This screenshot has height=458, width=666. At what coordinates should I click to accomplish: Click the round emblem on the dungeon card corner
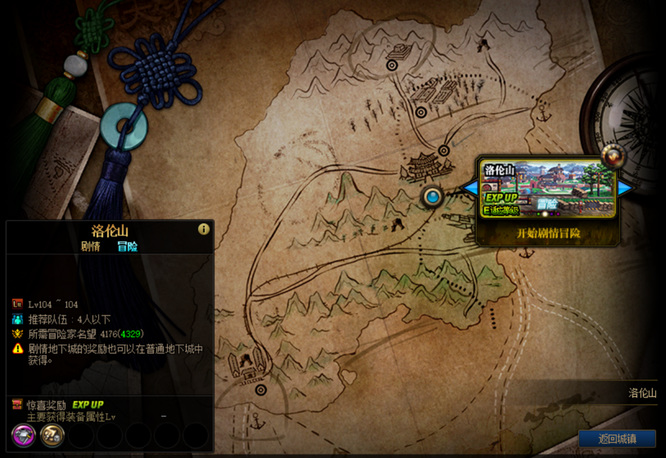pyautogui.click(x=610, y=156)
